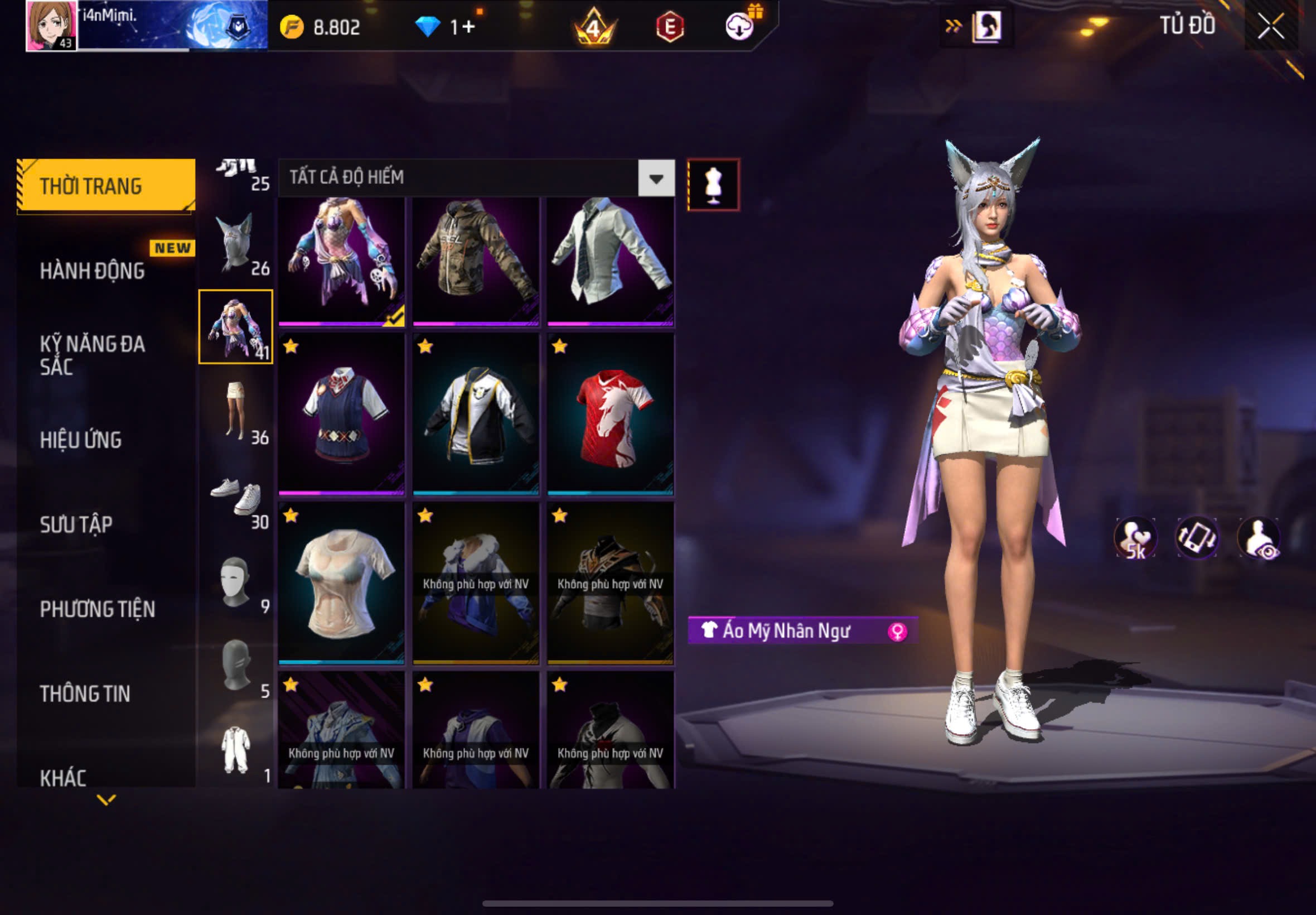Show the Thông Tin tab
The image size is (1316, 915).
click(x=85, y=693)
